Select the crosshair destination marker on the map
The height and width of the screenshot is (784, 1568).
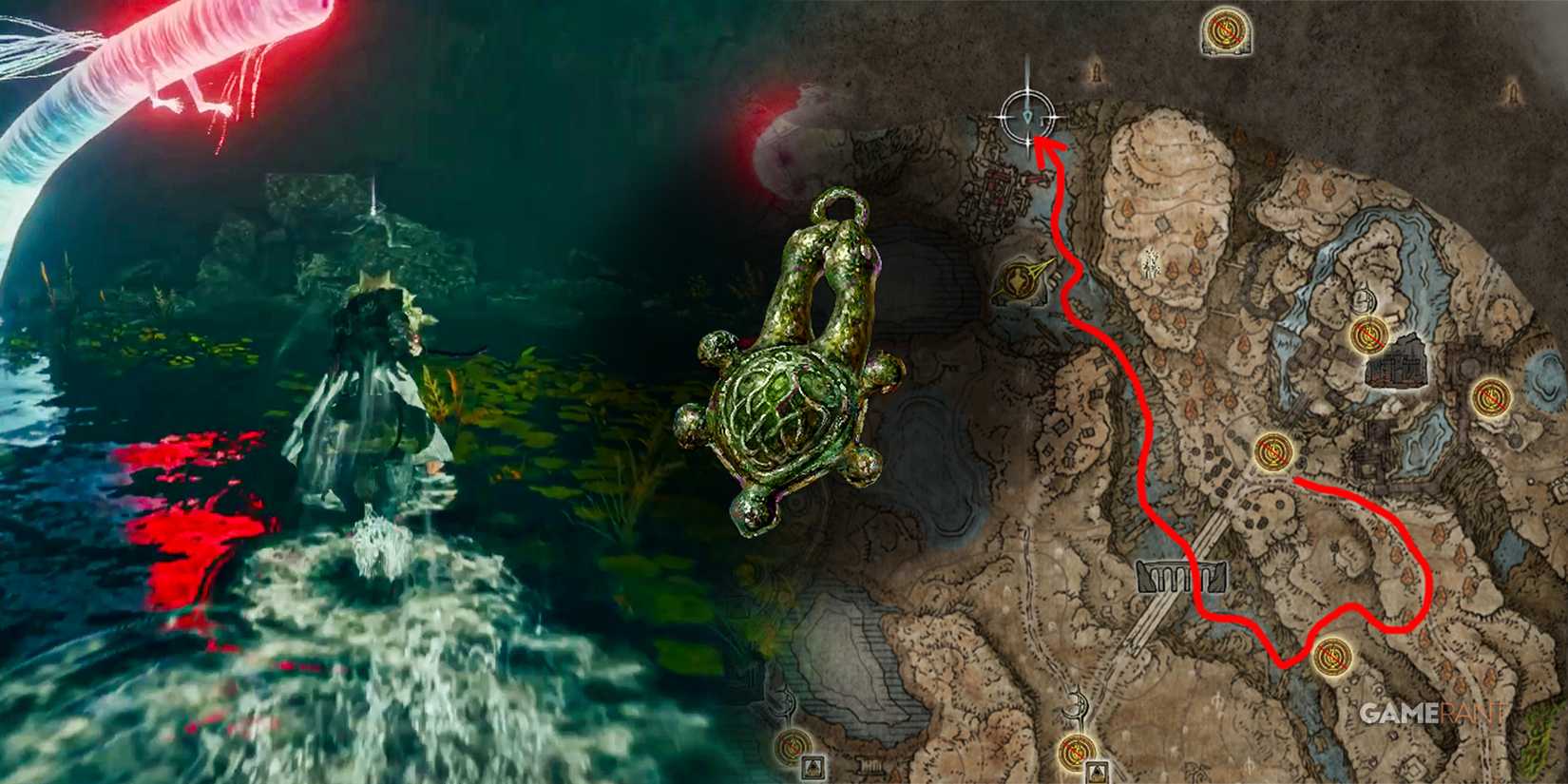(1027, 118)
